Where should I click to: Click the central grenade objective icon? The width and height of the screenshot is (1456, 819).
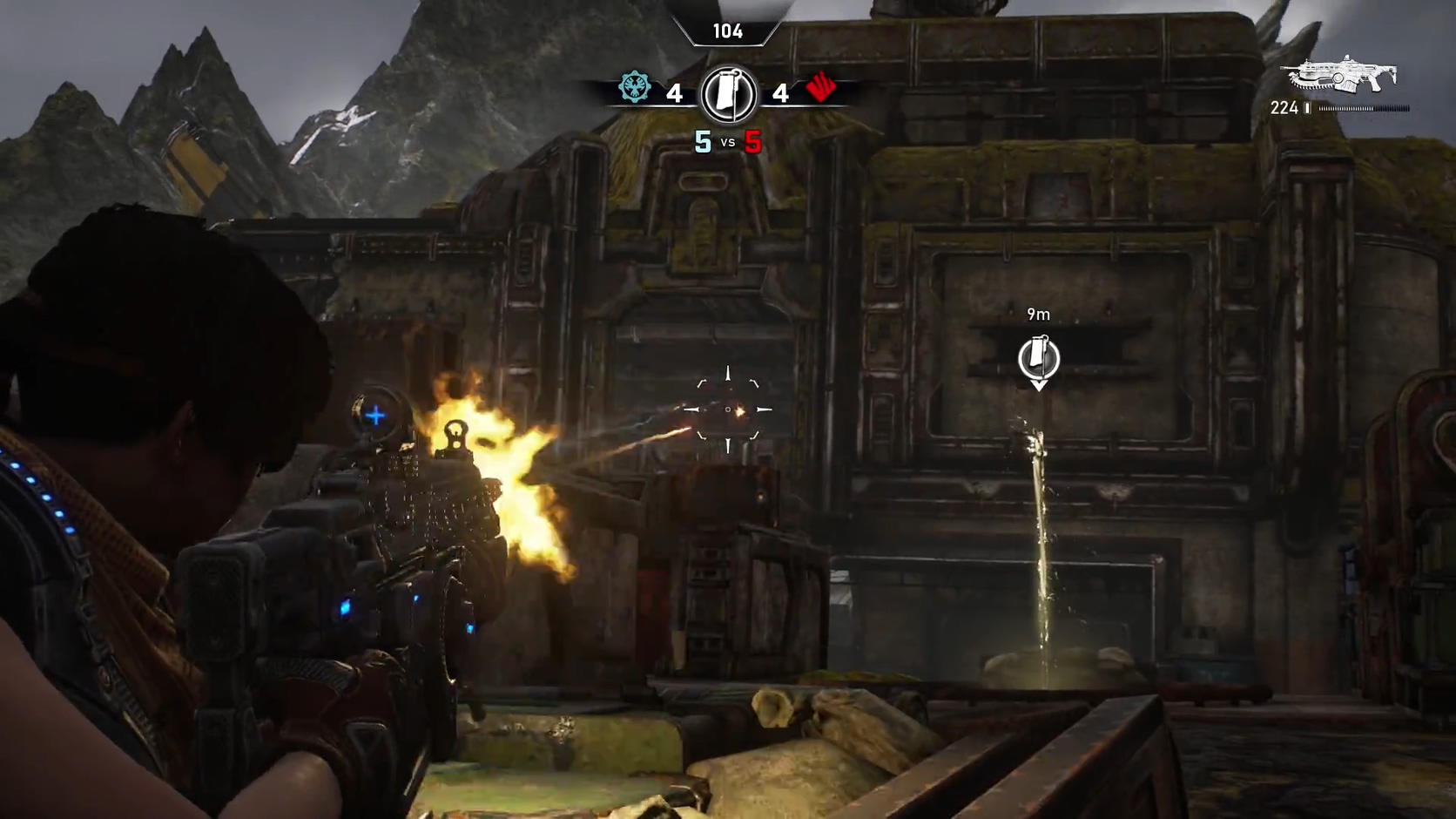point(727,93)
